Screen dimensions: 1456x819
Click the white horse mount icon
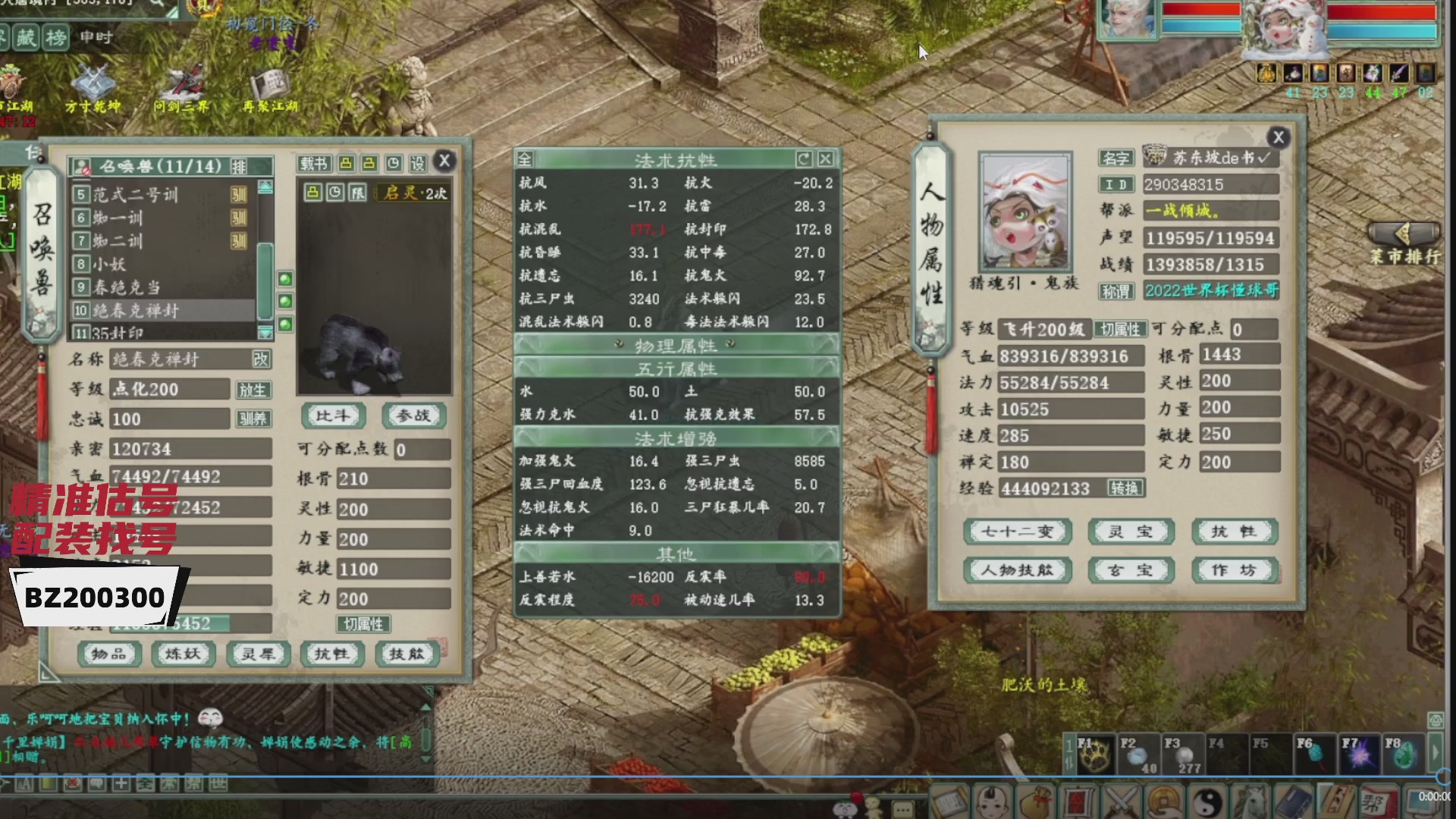click(x=1251, y=802)
